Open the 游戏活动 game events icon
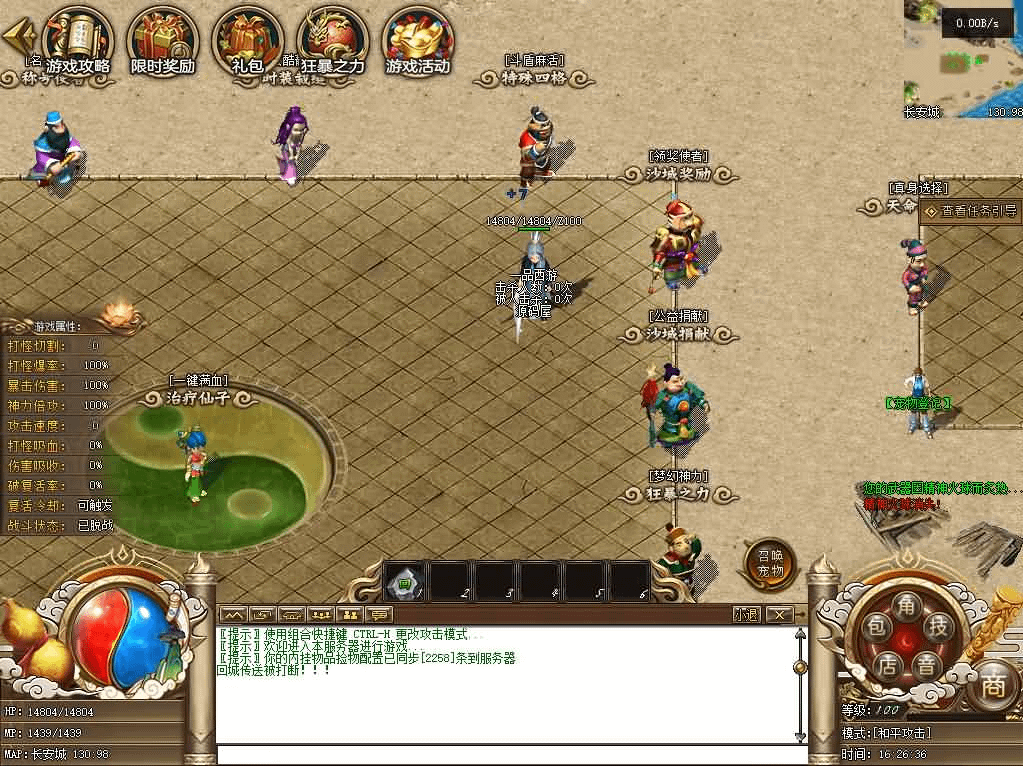Screen dimensions: 1023x766 click(419, 38)
